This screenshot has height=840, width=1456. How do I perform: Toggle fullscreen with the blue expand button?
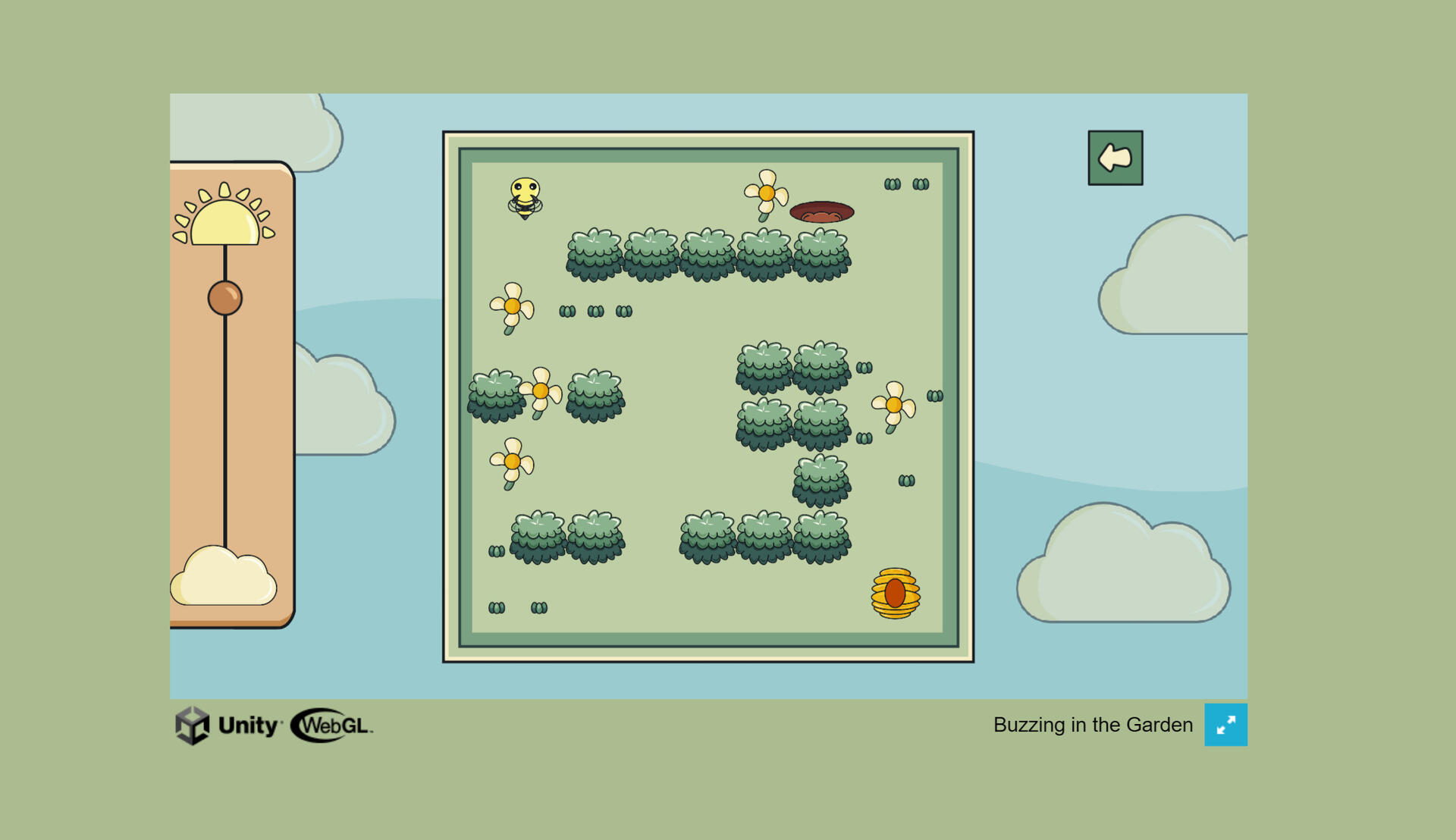(1225, 725)
